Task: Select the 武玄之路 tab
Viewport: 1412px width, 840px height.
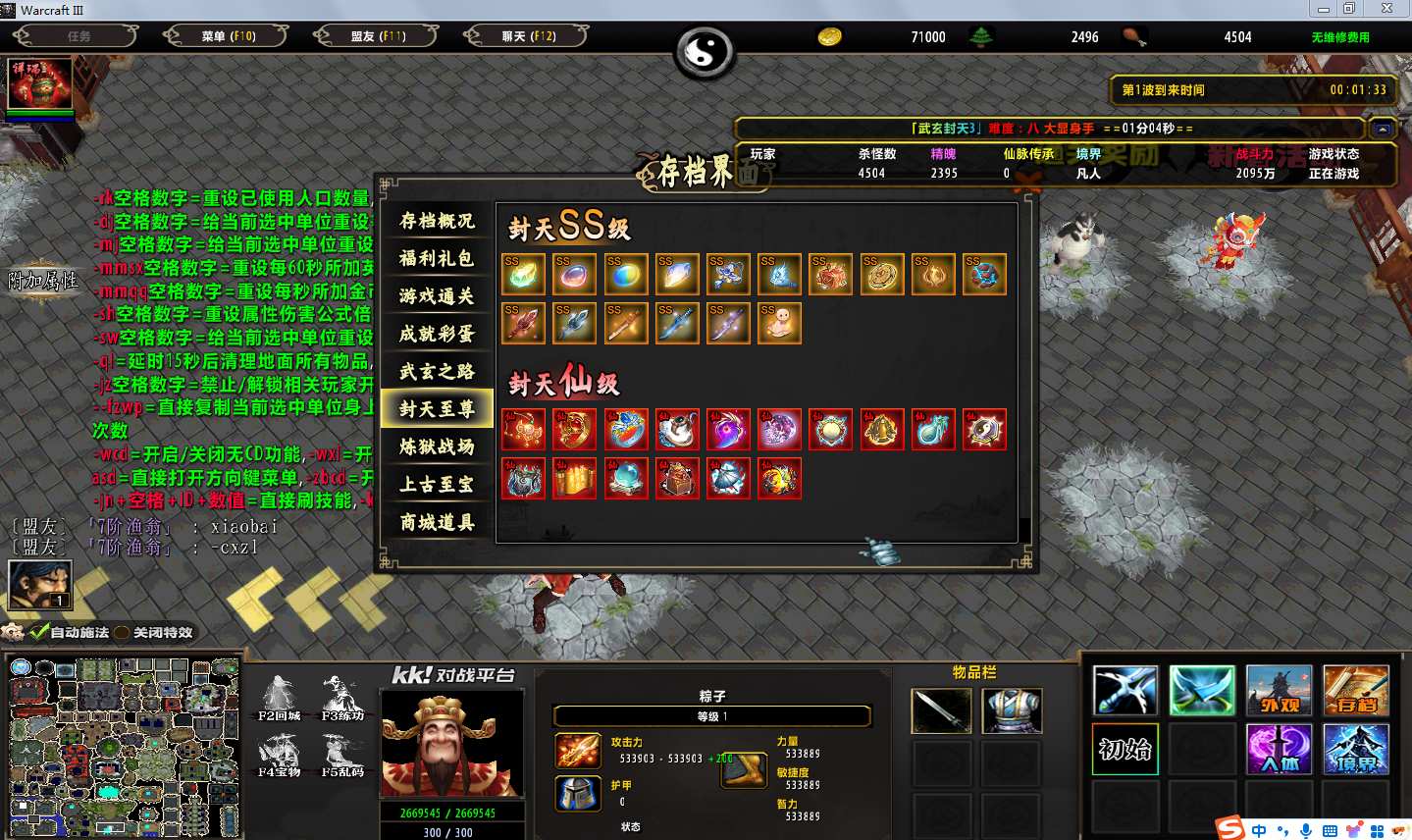Action: pos(437,371)
